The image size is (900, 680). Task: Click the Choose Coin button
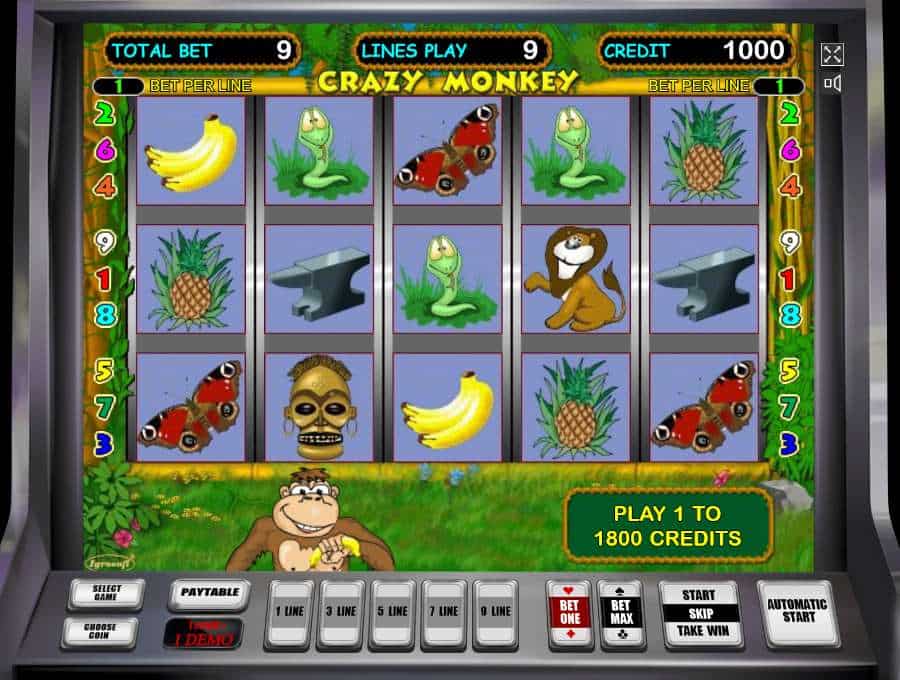99,633
